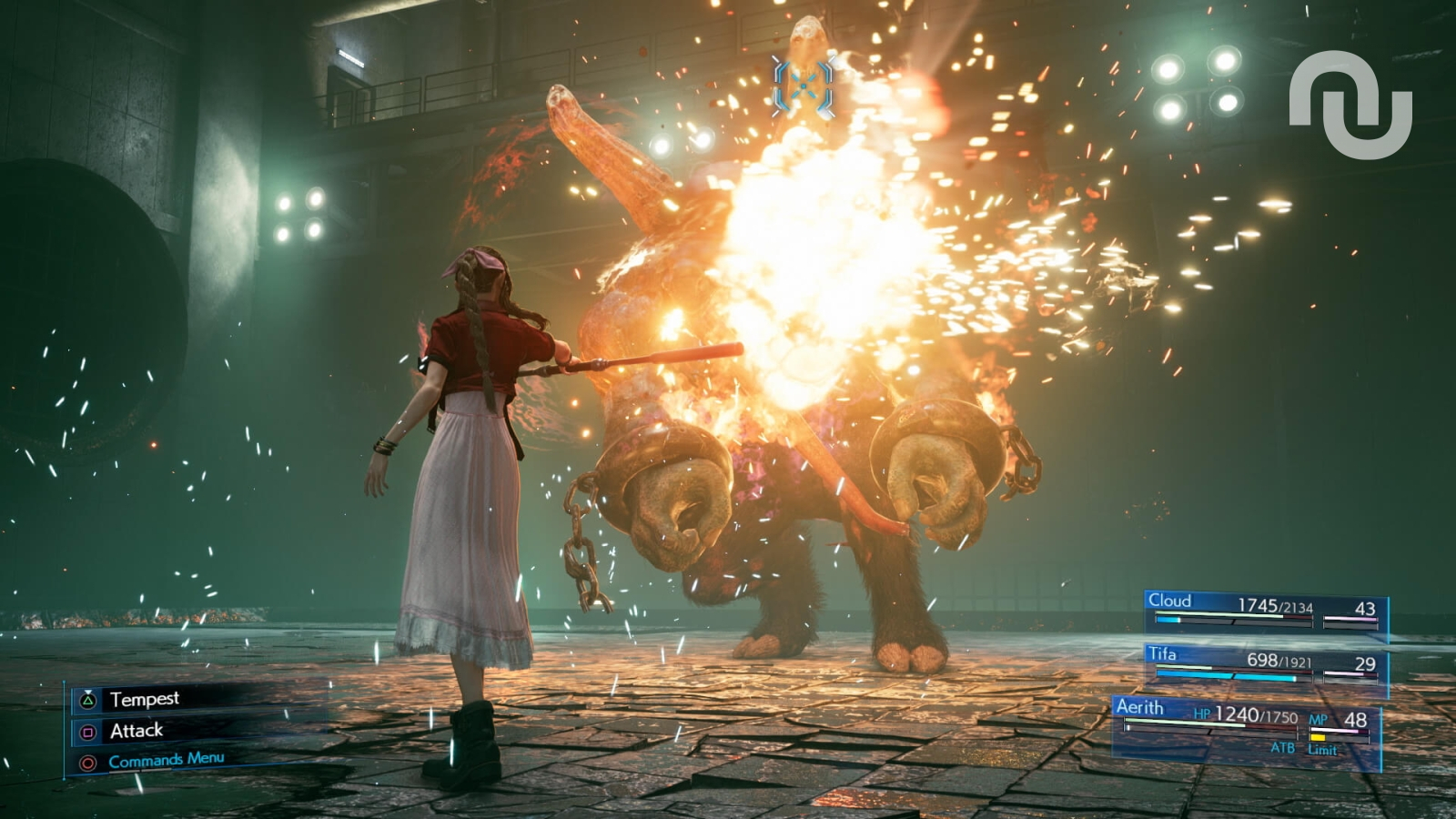Select the Tempest command
The image size is (1456, 819).
tap(144, 699)
